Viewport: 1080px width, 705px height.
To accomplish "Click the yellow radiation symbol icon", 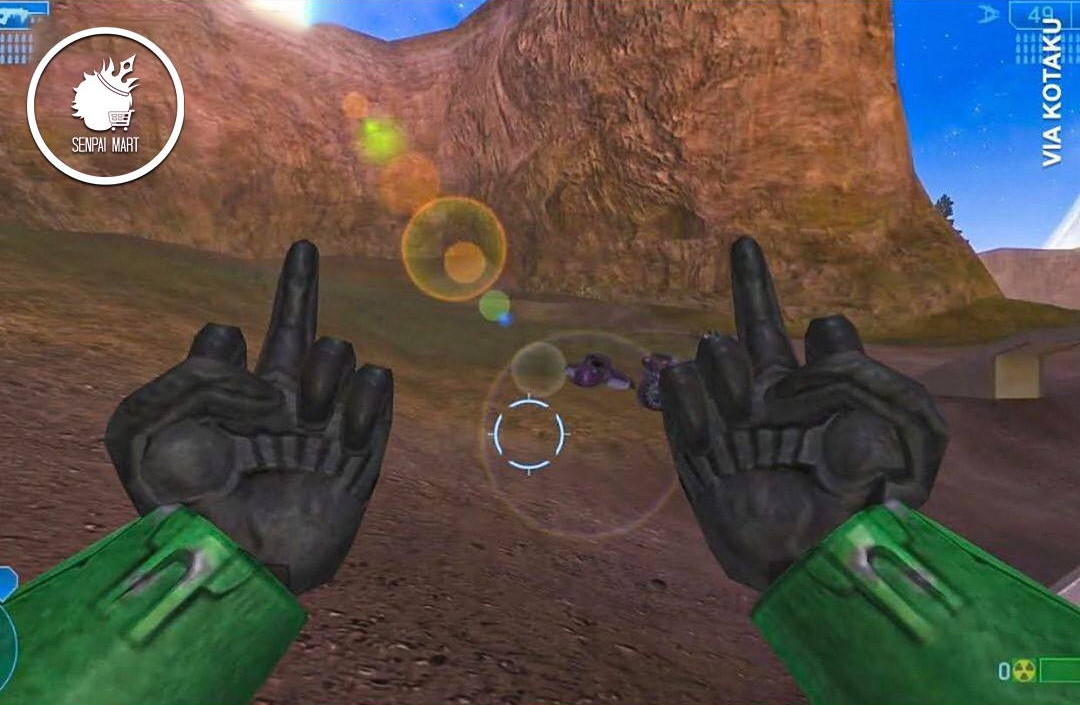I will point(1022,671).
